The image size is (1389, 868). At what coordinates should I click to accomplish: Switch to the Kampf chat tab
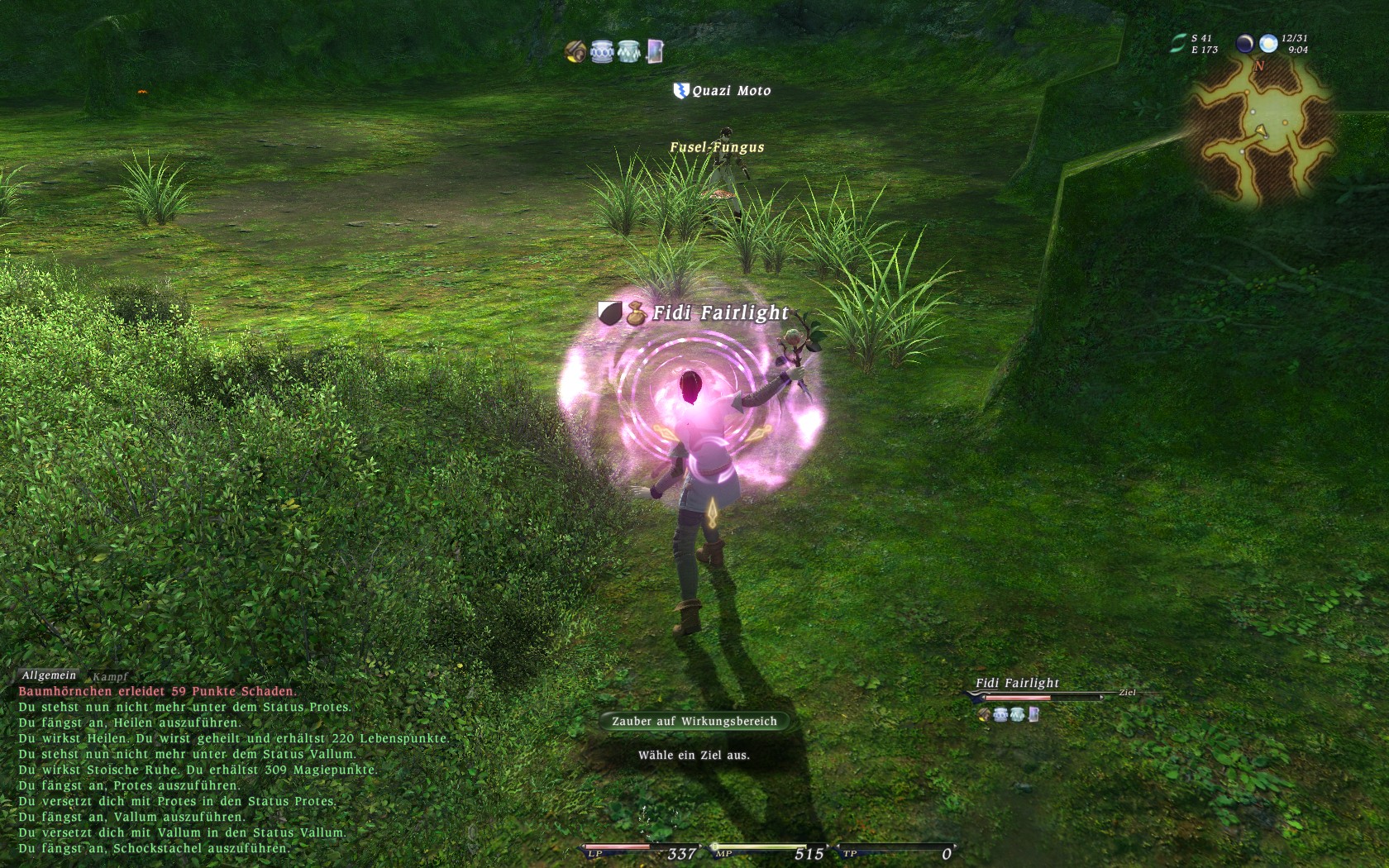(110, 676)
